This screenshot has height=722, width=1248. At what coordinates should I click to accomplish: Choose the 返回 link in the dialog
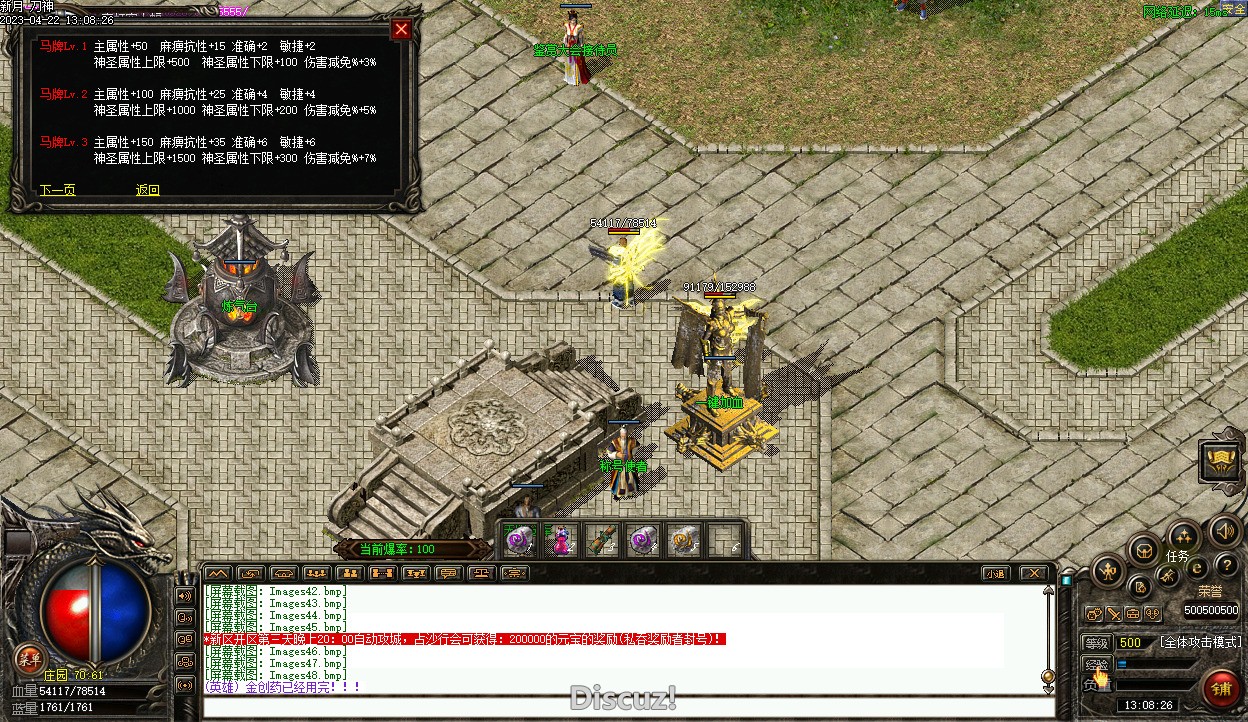coord(148,190)
